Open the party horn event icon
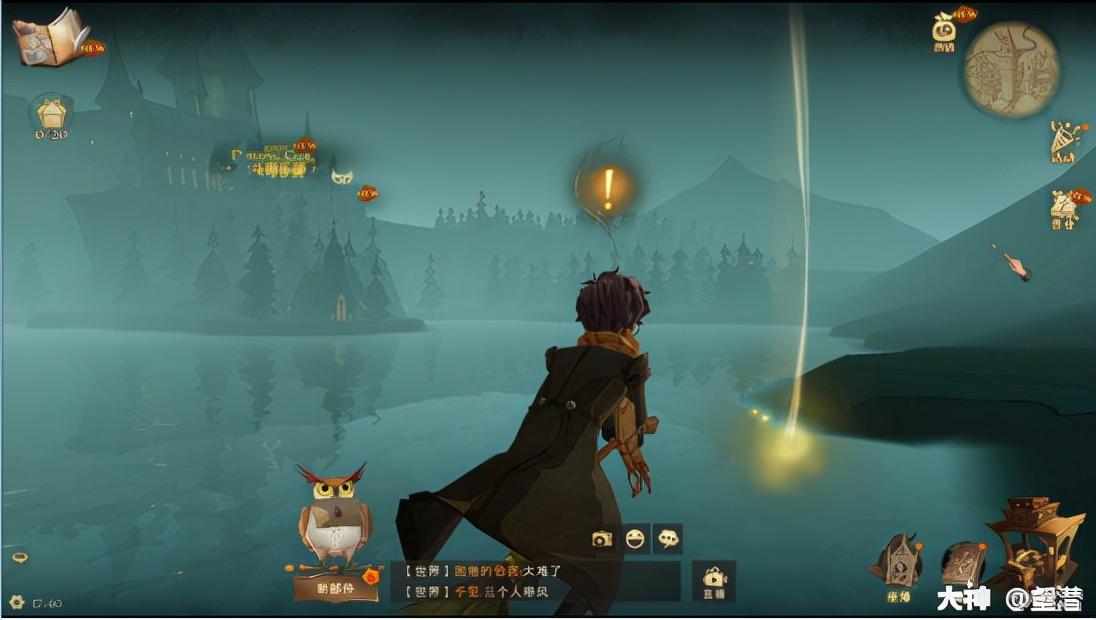 1066,142
